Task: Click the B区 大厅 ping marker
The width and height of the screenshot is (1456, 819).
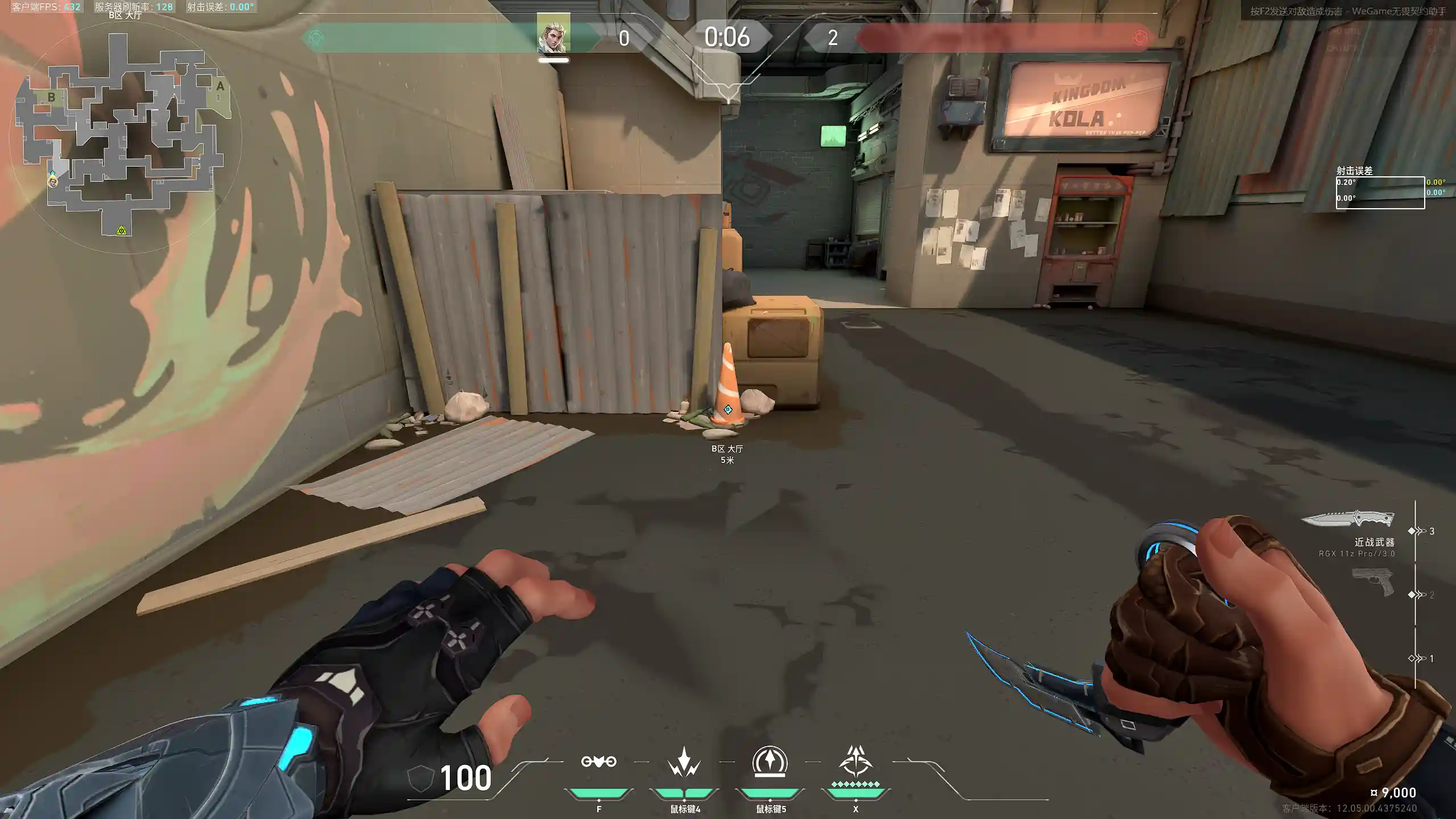Action: [728, 409]
